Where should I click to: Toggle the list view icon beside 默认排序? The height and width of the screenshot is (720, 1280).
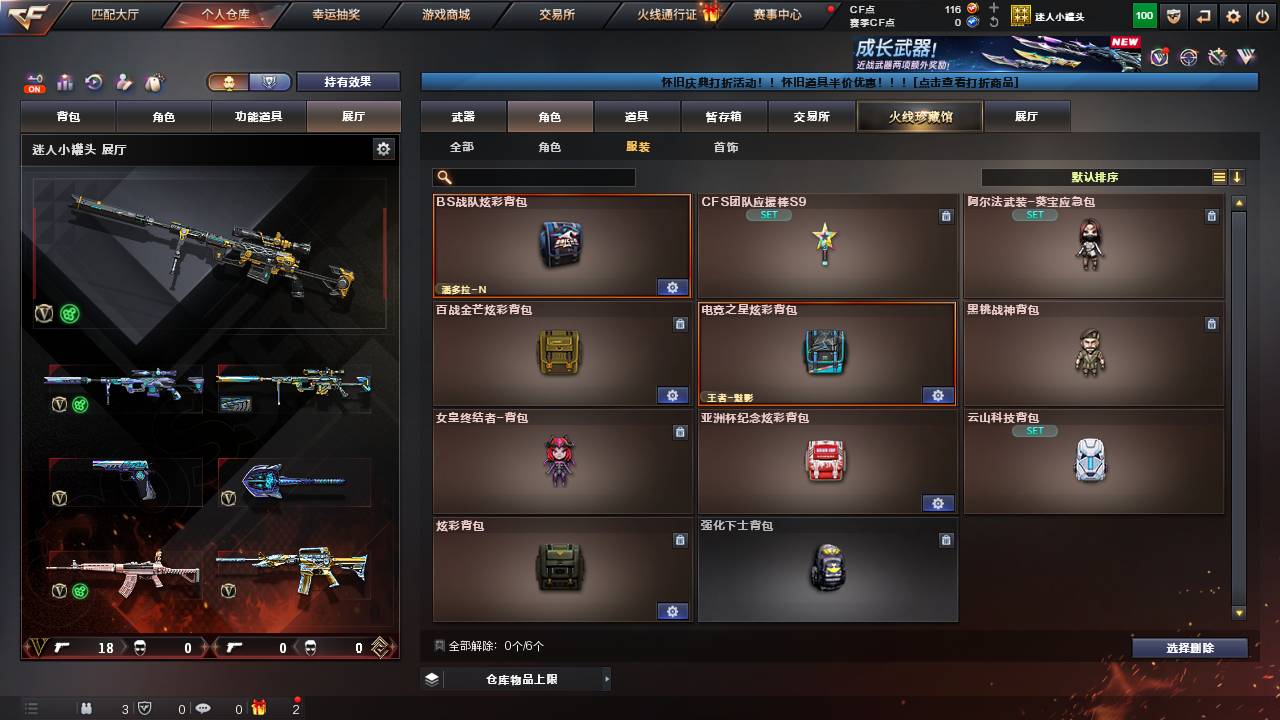(1218, 176)
